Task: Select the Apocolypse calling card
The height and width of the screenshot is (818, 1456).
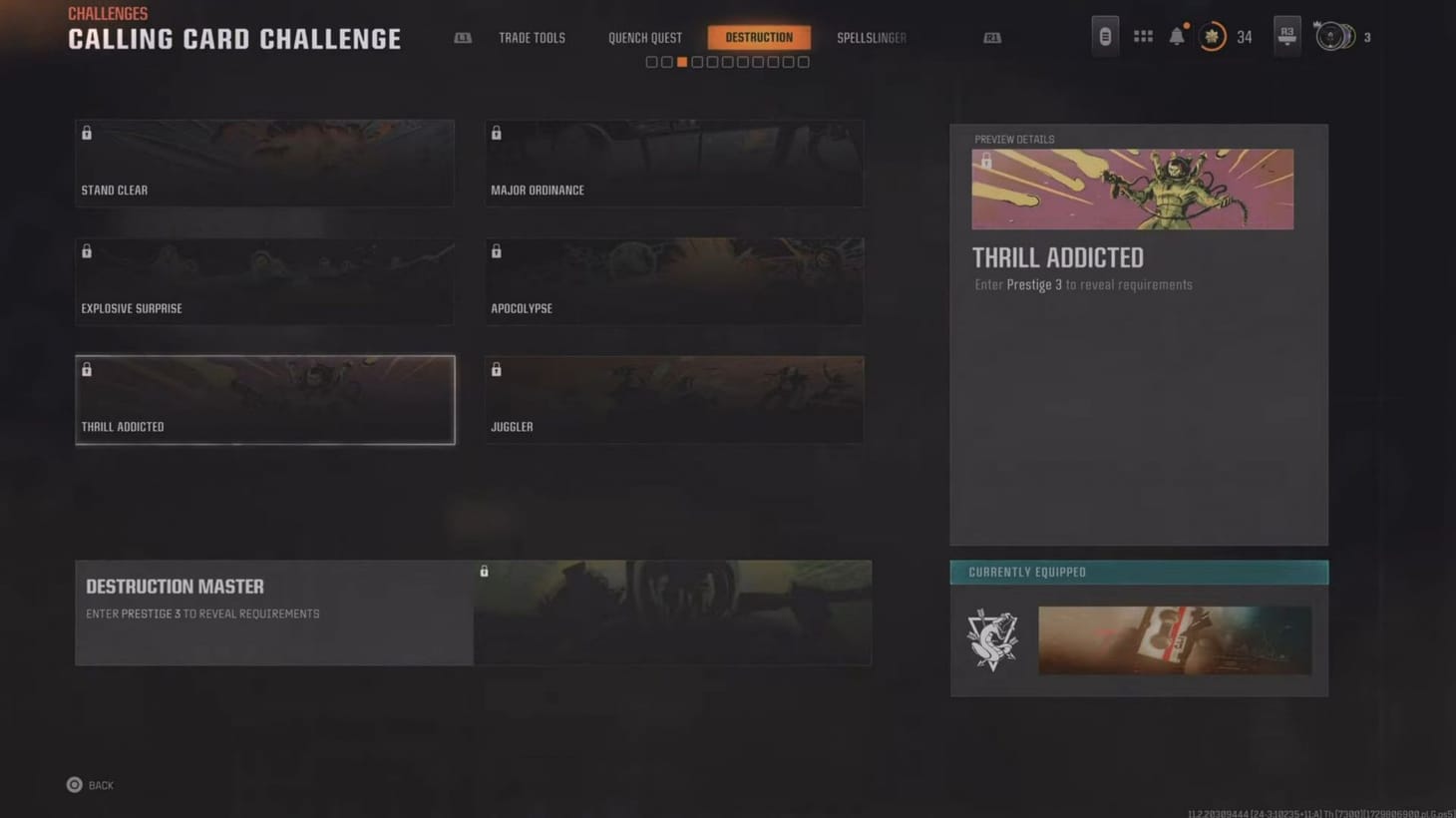Action: (674, 281)
